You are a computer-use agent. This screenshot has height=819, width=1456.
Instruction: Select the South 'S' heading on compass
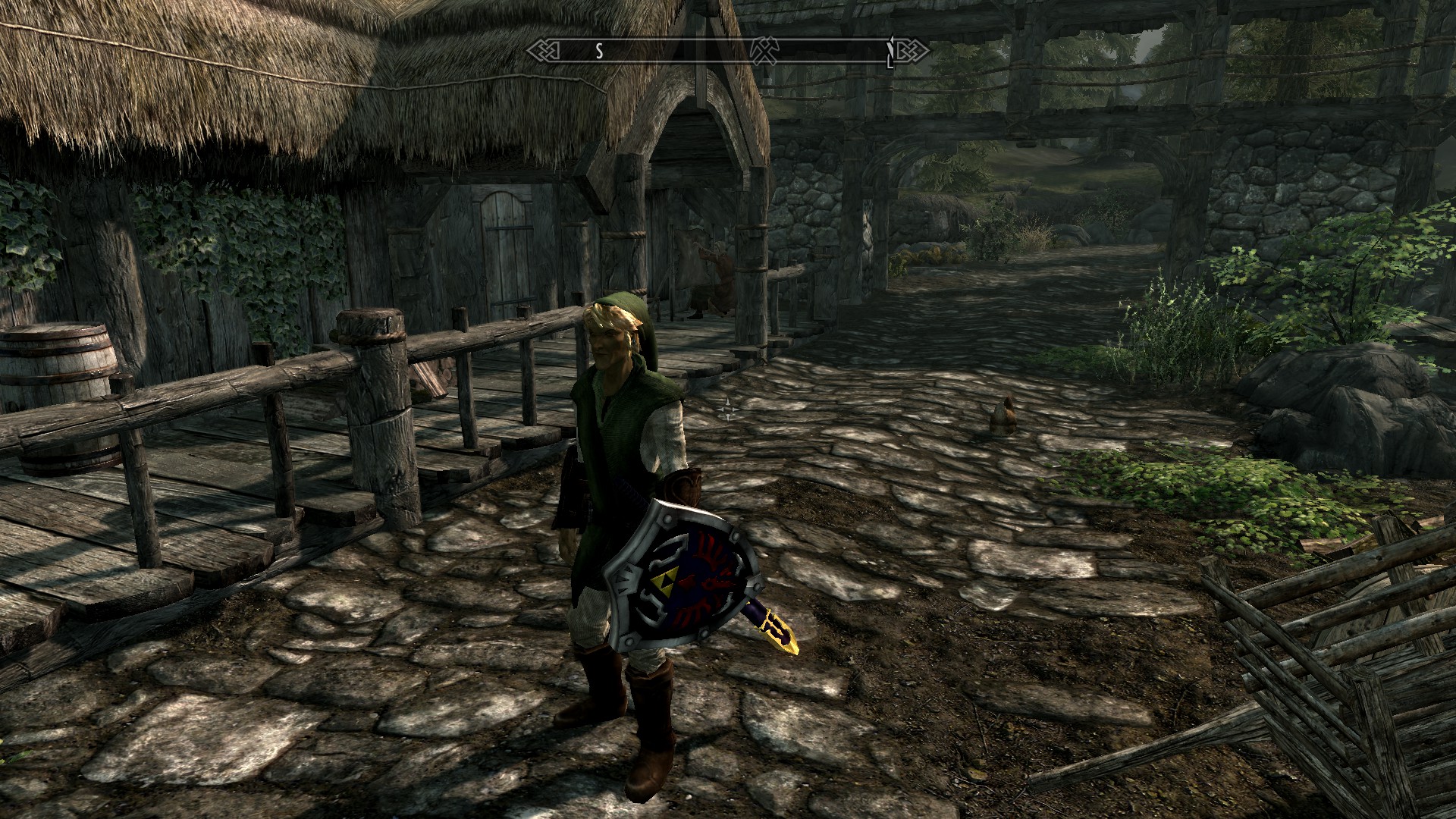pos(598,51)
